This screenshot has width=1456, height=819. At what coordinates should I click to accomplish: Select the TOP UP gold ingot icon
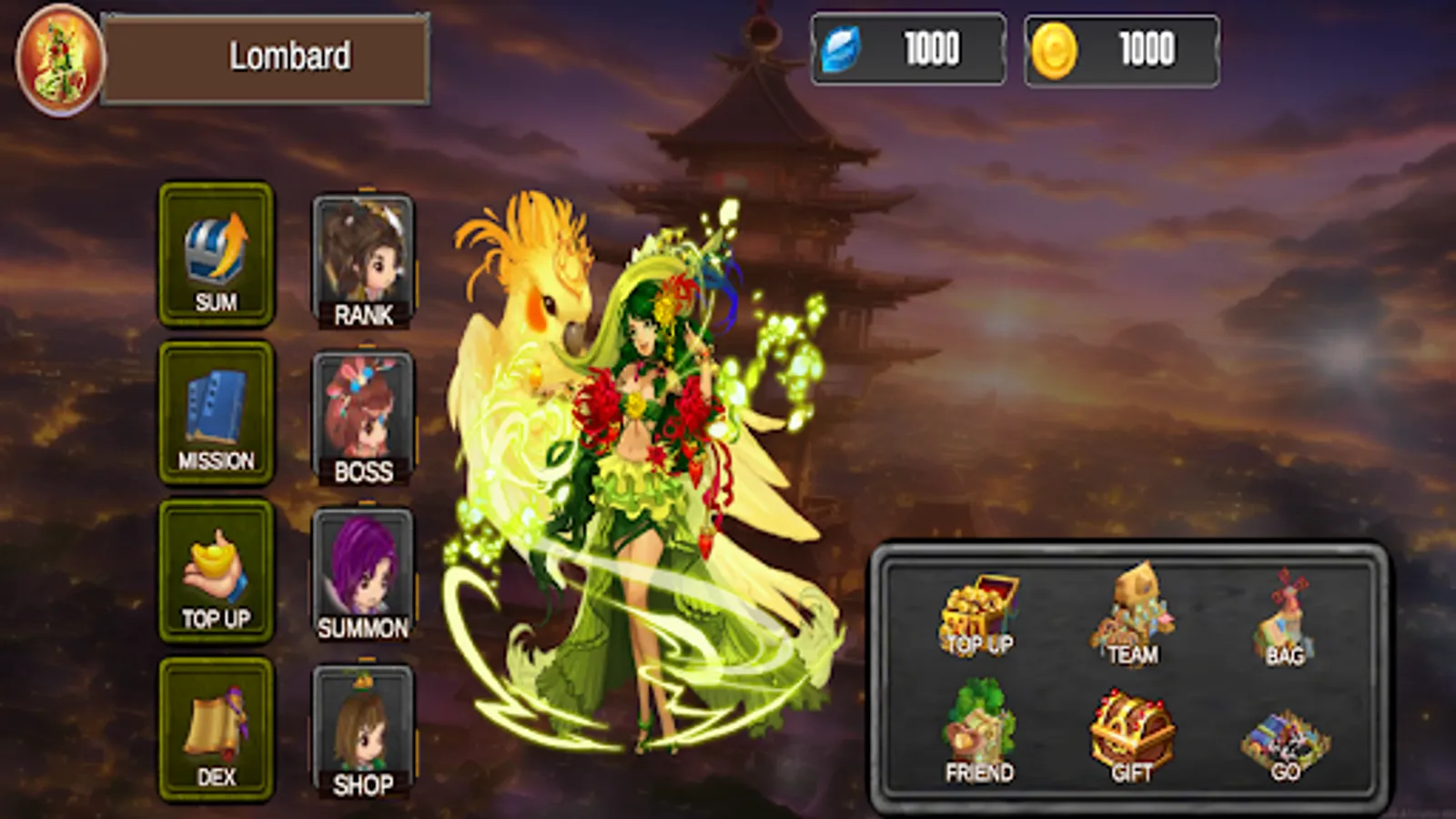pos(216,569)
